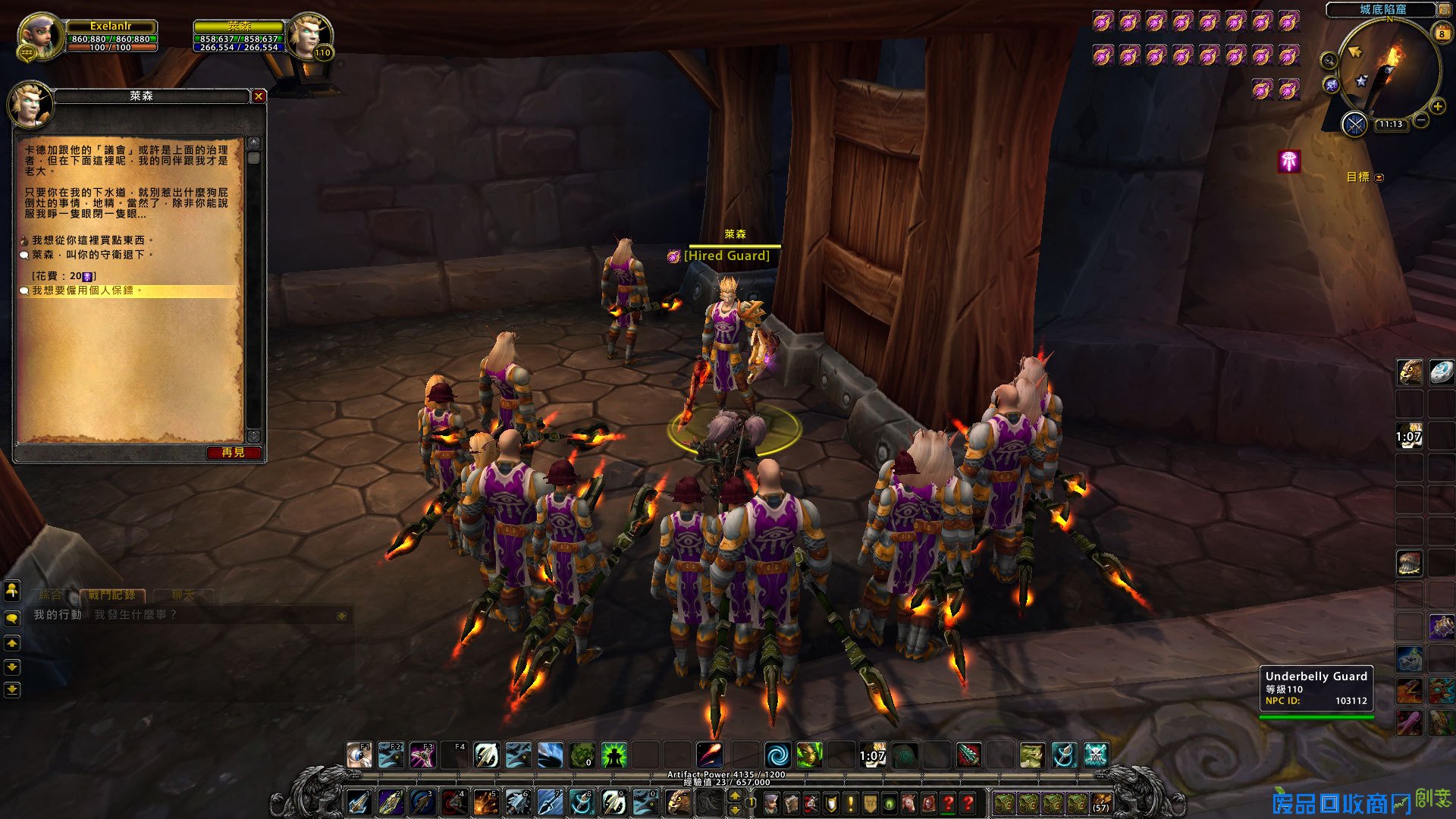The image size is (1456, 819).
Task: Use the red fireball streak ability
Action: (709, 755)
